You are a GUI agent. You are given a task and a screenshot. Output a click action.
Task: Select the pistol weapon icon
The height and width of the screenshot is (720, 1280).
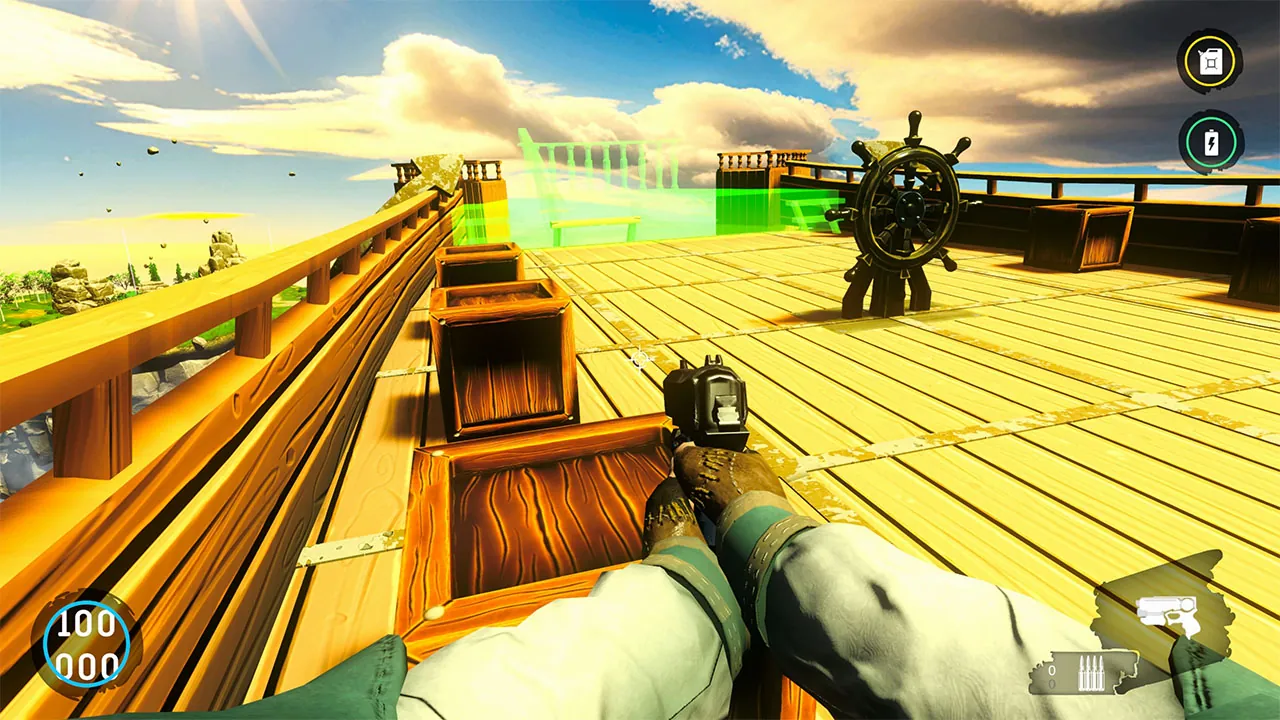[1168, 615]
